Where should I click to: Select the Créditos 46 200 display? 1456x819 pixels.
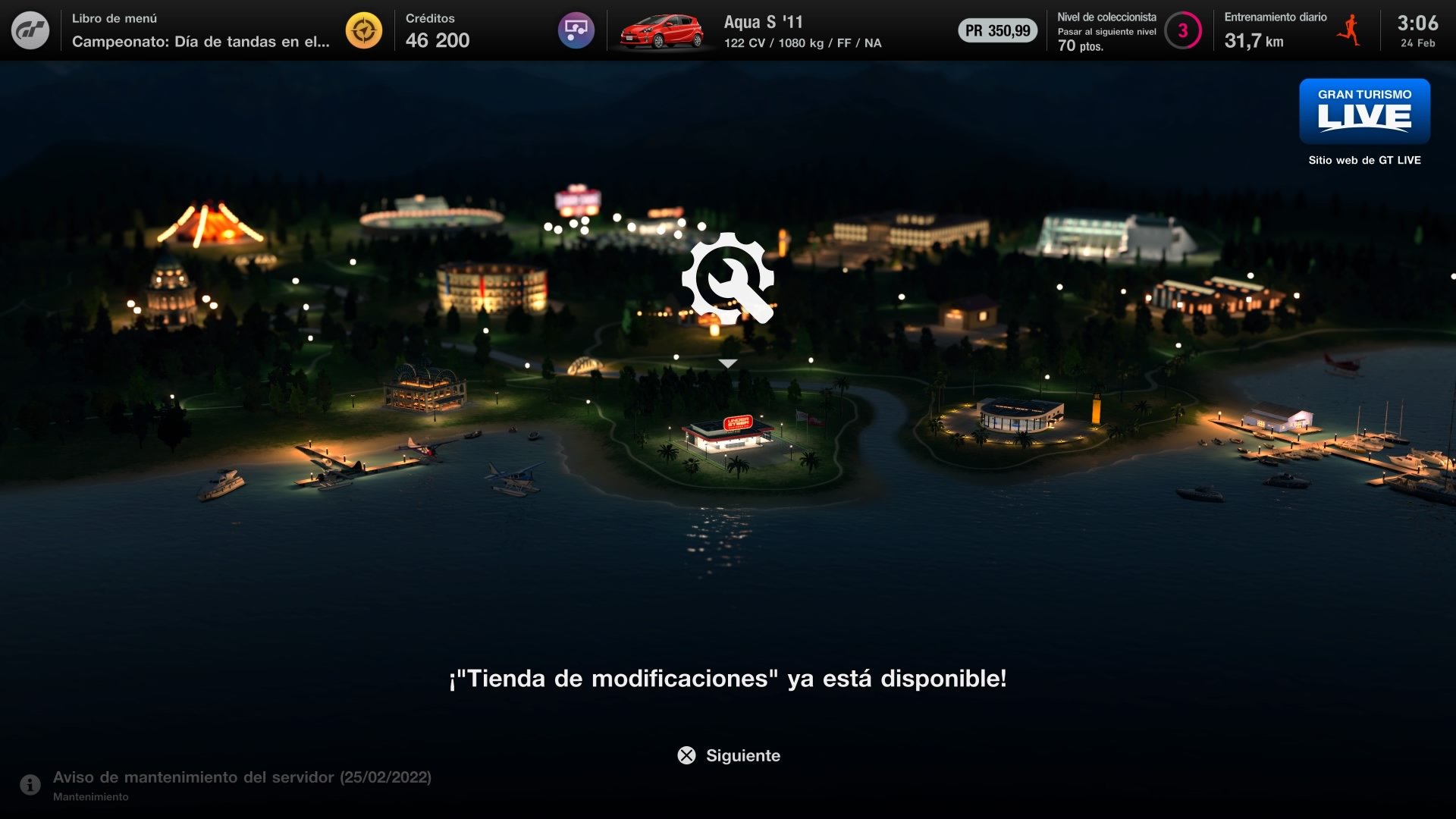438,30
